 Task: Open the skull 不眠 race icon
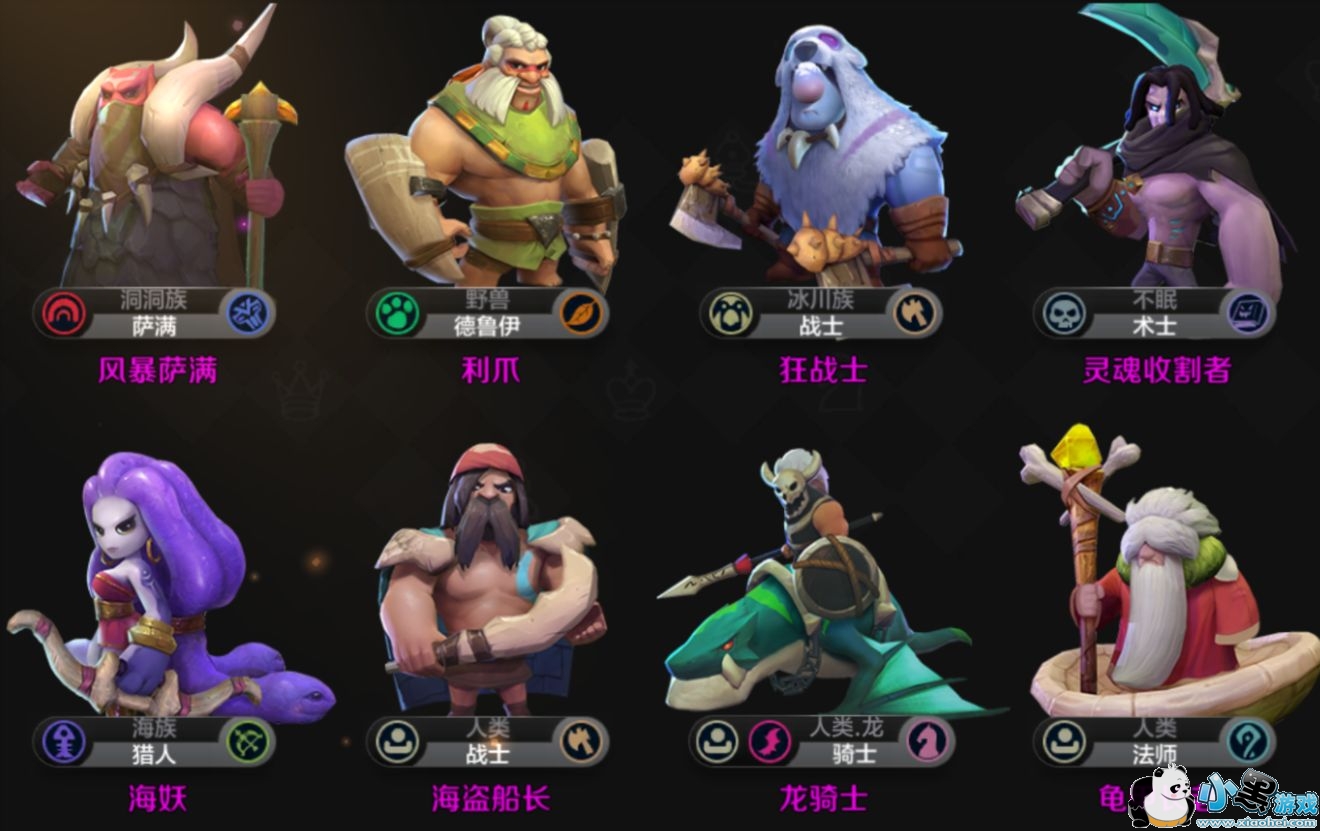pos(1062,314)
